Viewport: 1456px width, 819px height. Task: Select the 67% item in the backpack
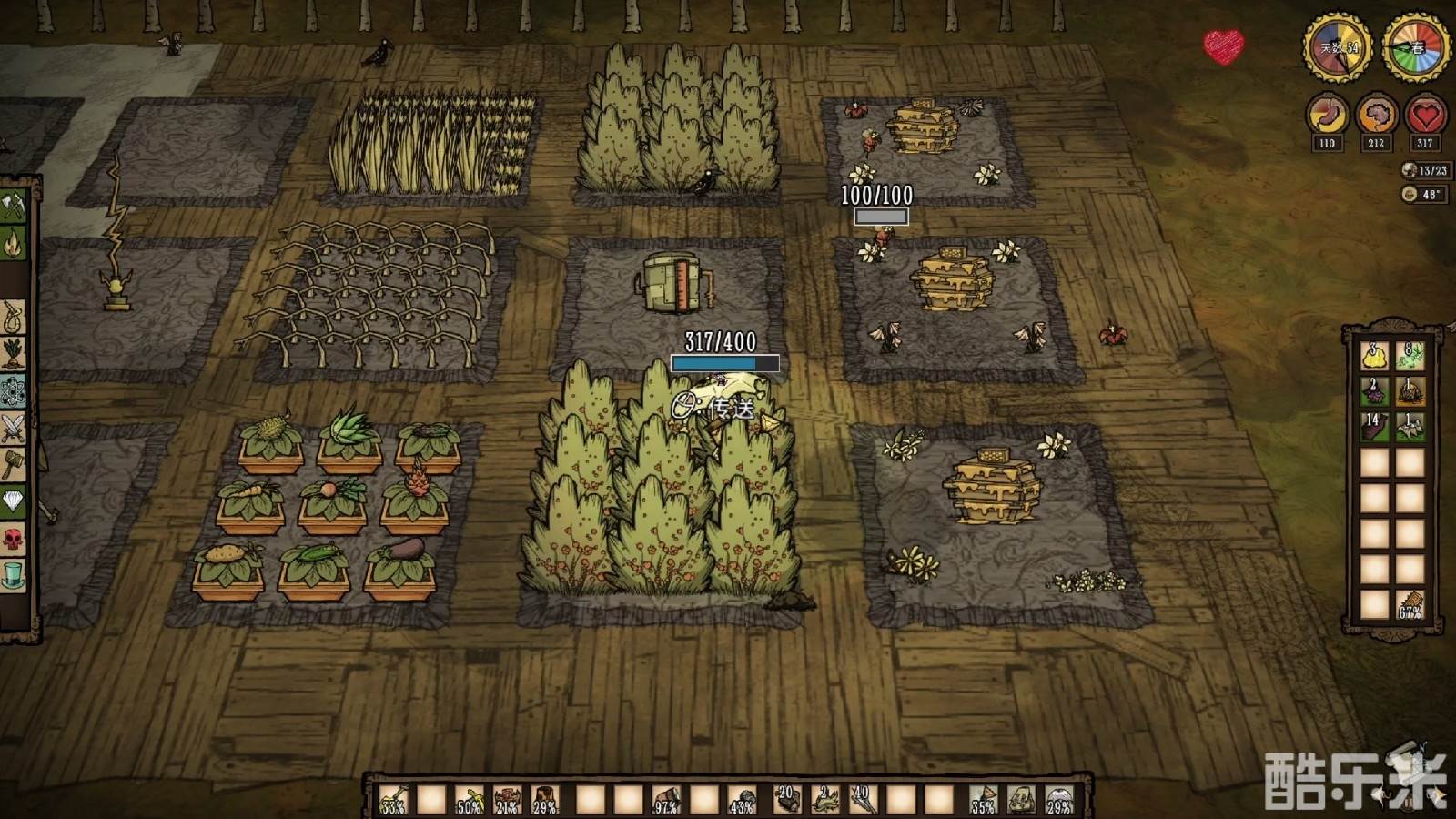coord(1410,604)
